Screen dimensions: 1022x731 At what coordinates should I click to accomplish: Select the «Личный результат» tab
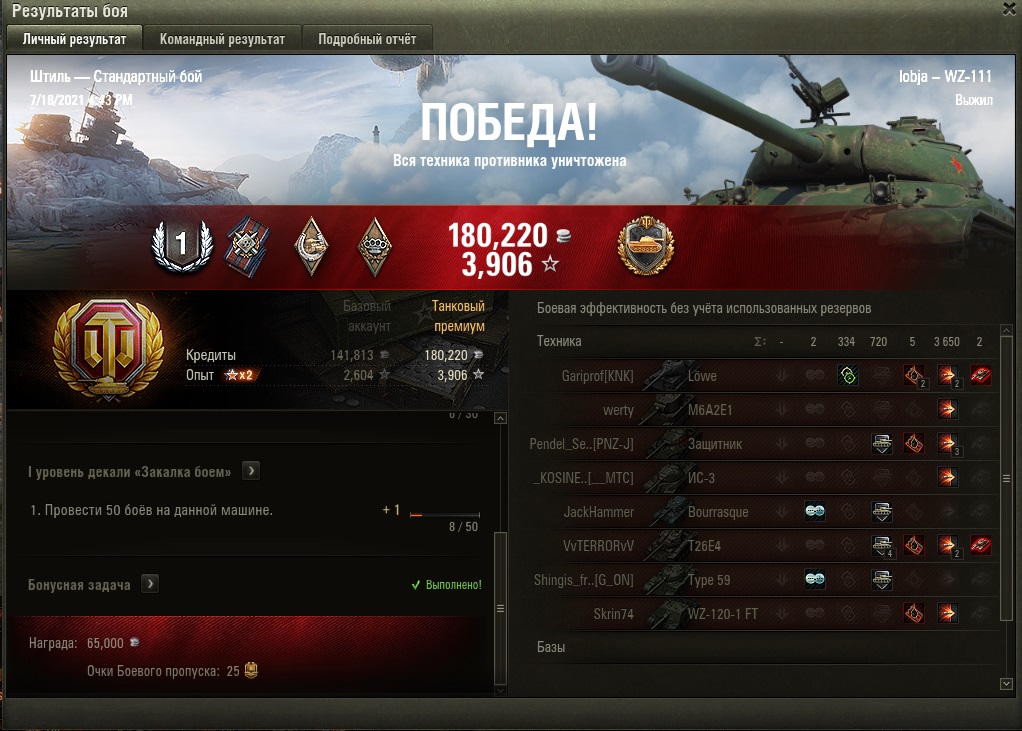coord(74,39)
